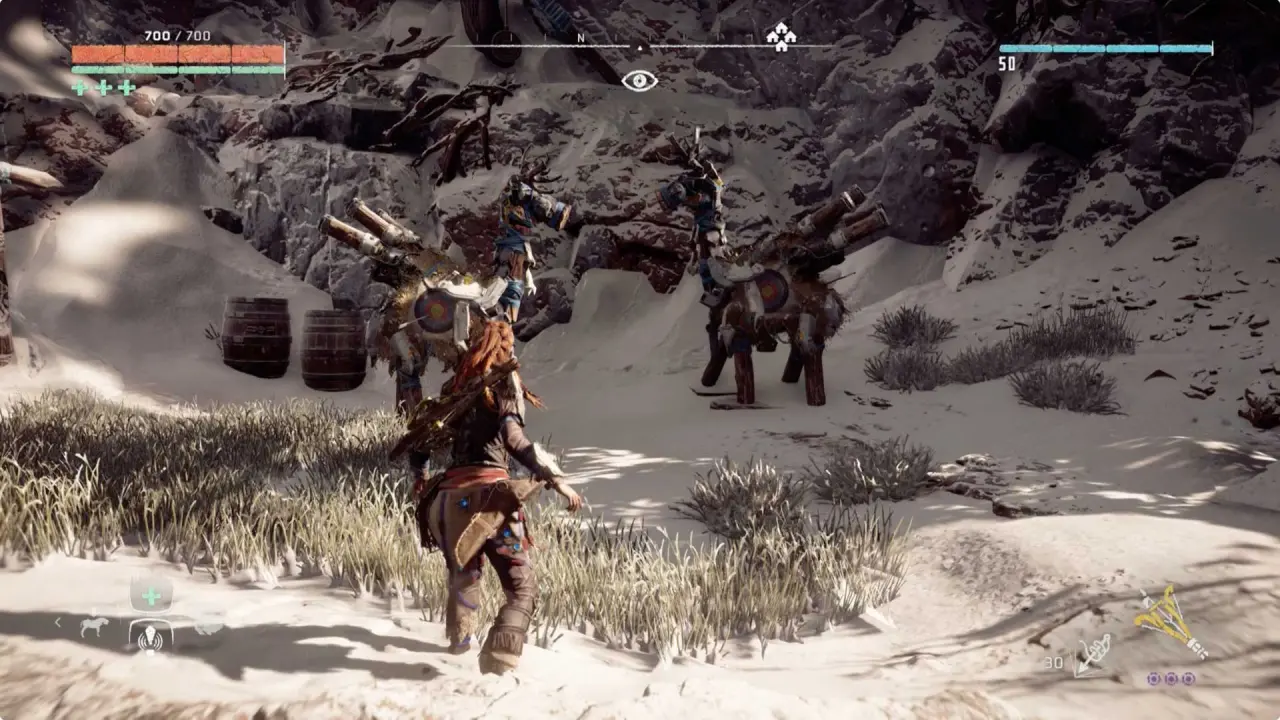The image size is (1280, 720).
Task: Choose the call mount horse icon
Action: [94, 626]
